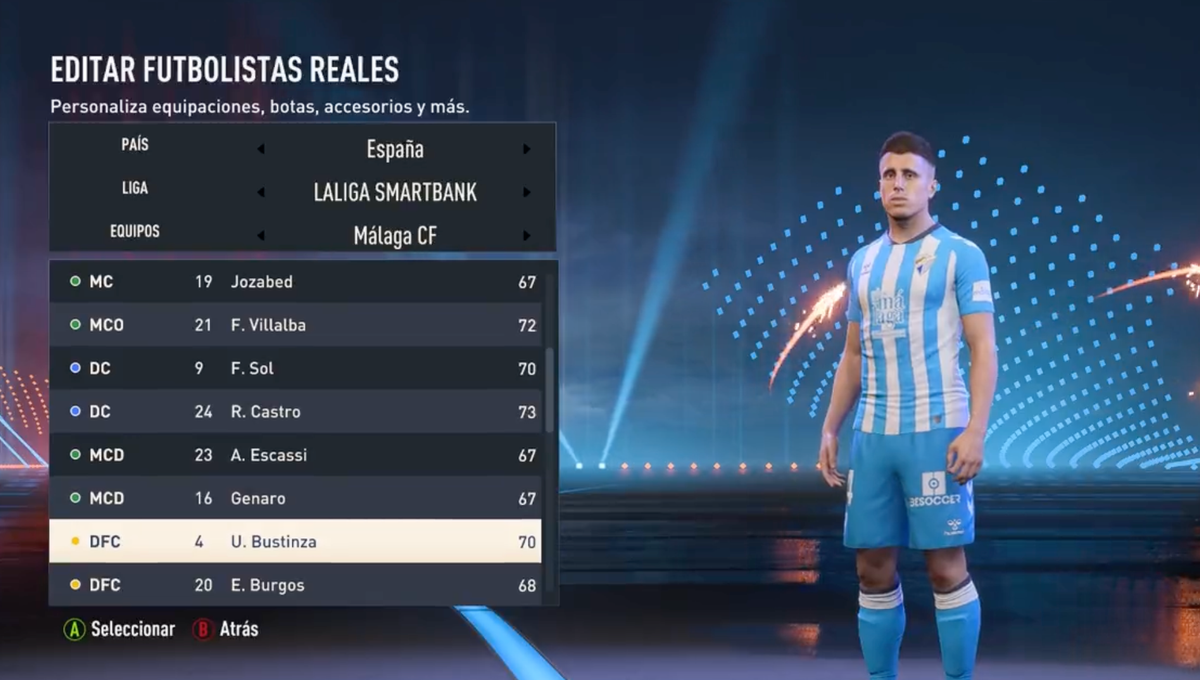Viewport: 1200px width, 680px height.
Task: Click the player list scrollbar
Action: click(549, 390)
